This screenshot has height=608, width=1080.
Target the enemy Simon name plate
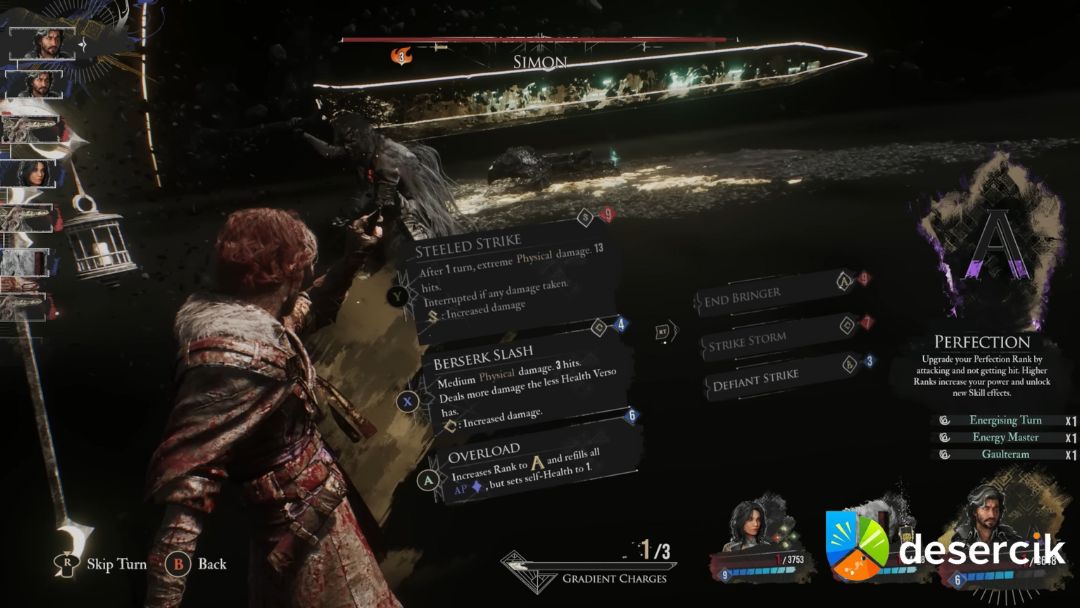(x=540, y=62)
